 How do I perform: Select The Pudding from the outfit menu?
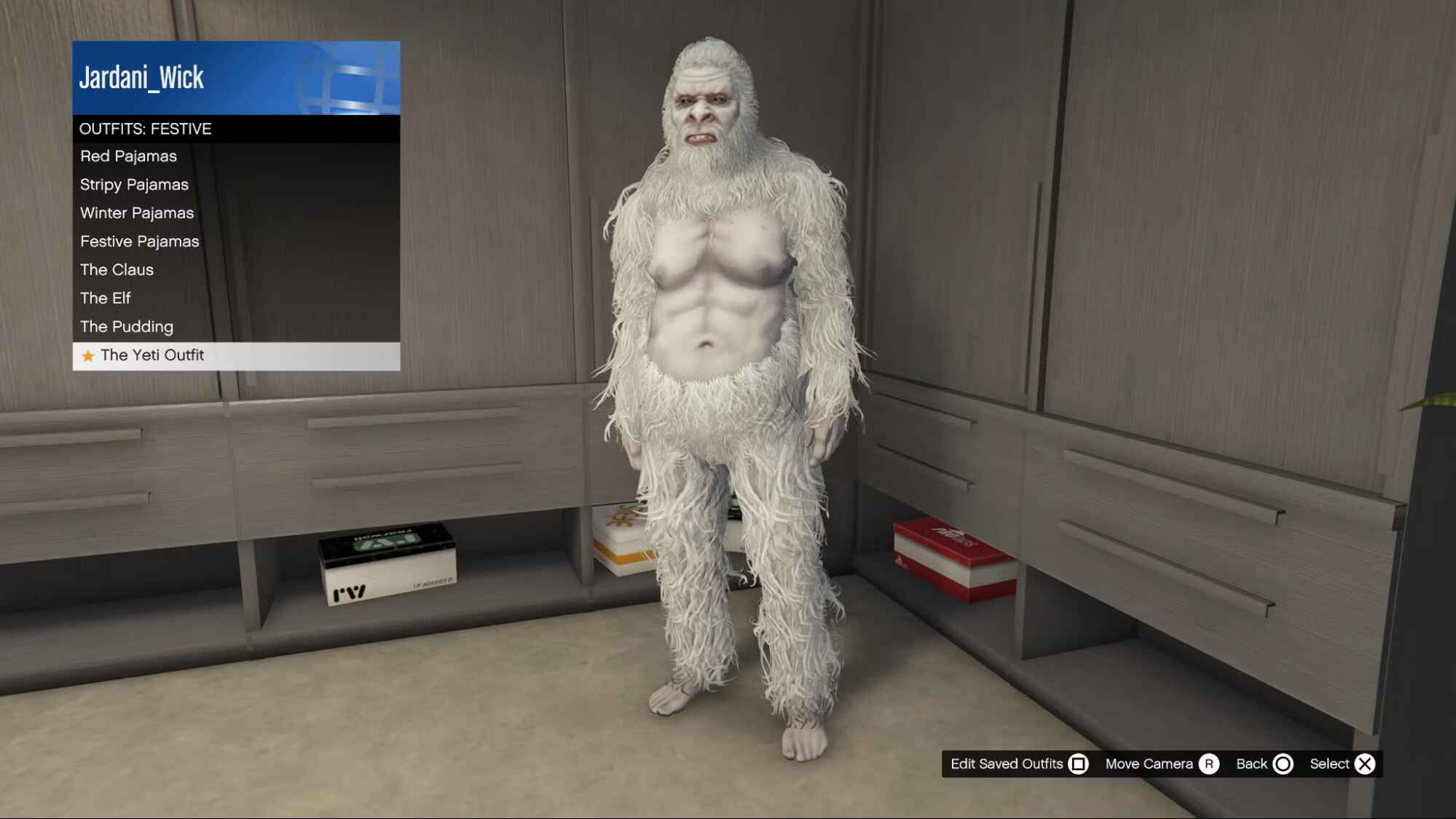127,326
